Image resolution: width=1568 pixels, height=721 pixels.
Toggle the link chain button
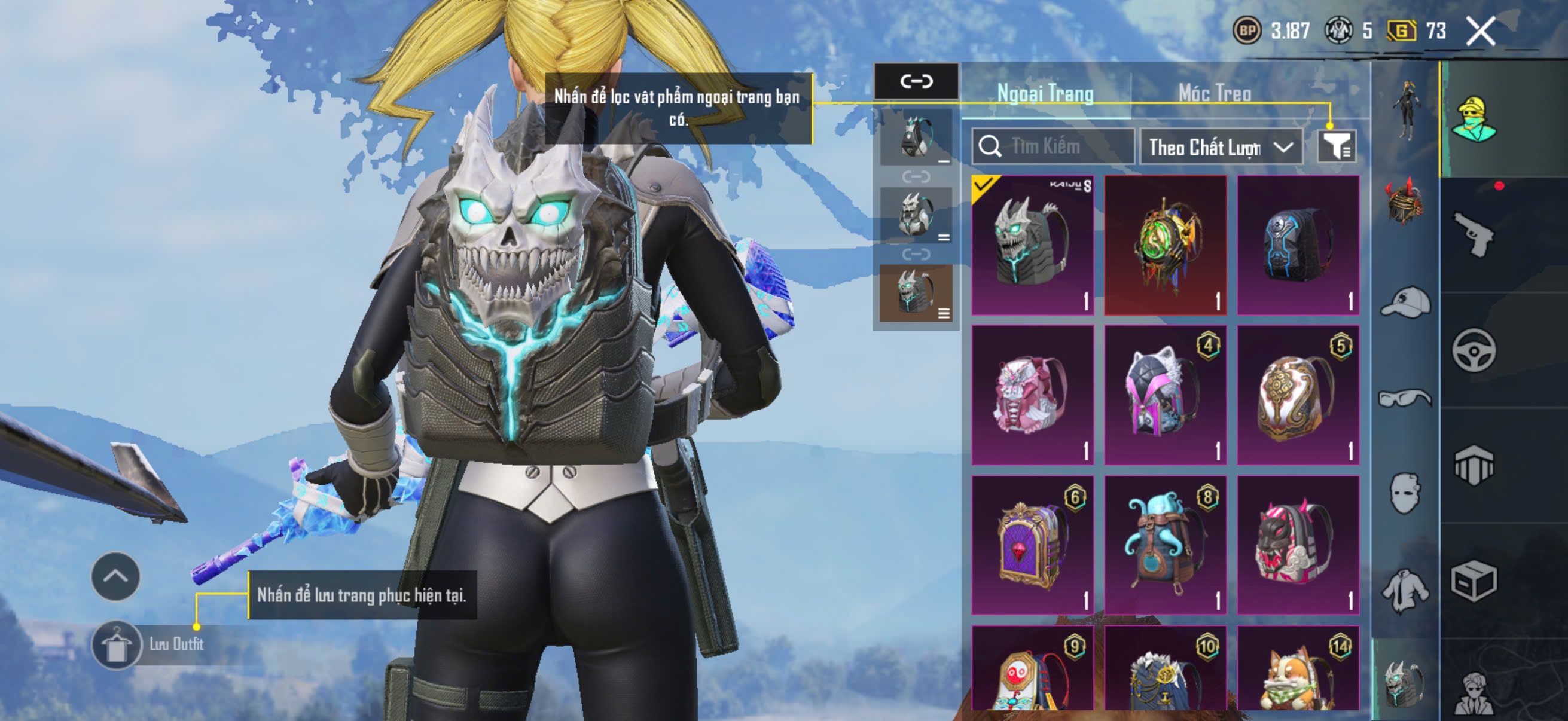[x=916, y=81]
